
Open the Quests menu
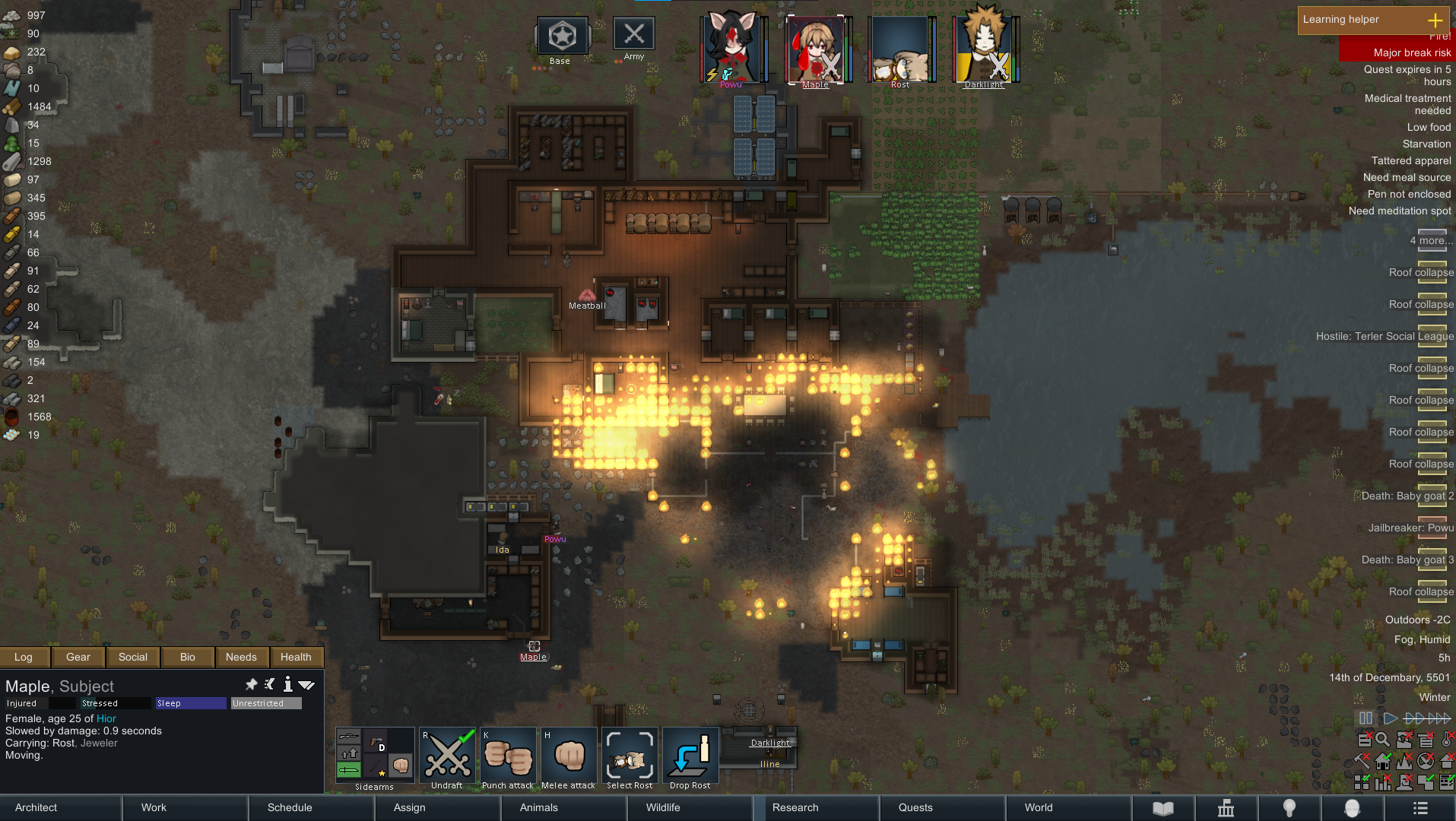[915, 807]
